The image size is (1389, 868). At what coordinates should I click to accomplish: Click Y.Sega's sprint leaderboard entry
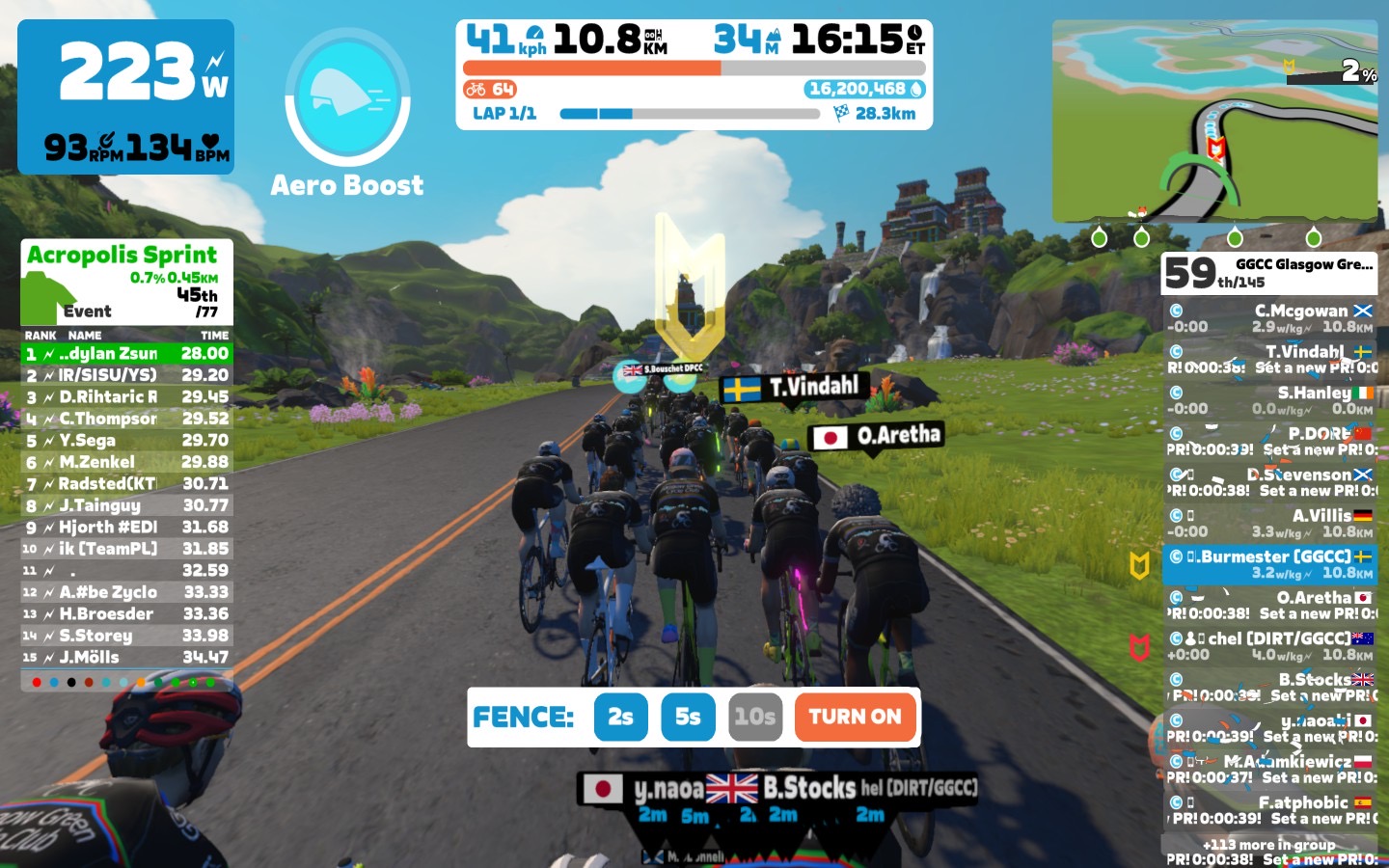tap(126, 440)
